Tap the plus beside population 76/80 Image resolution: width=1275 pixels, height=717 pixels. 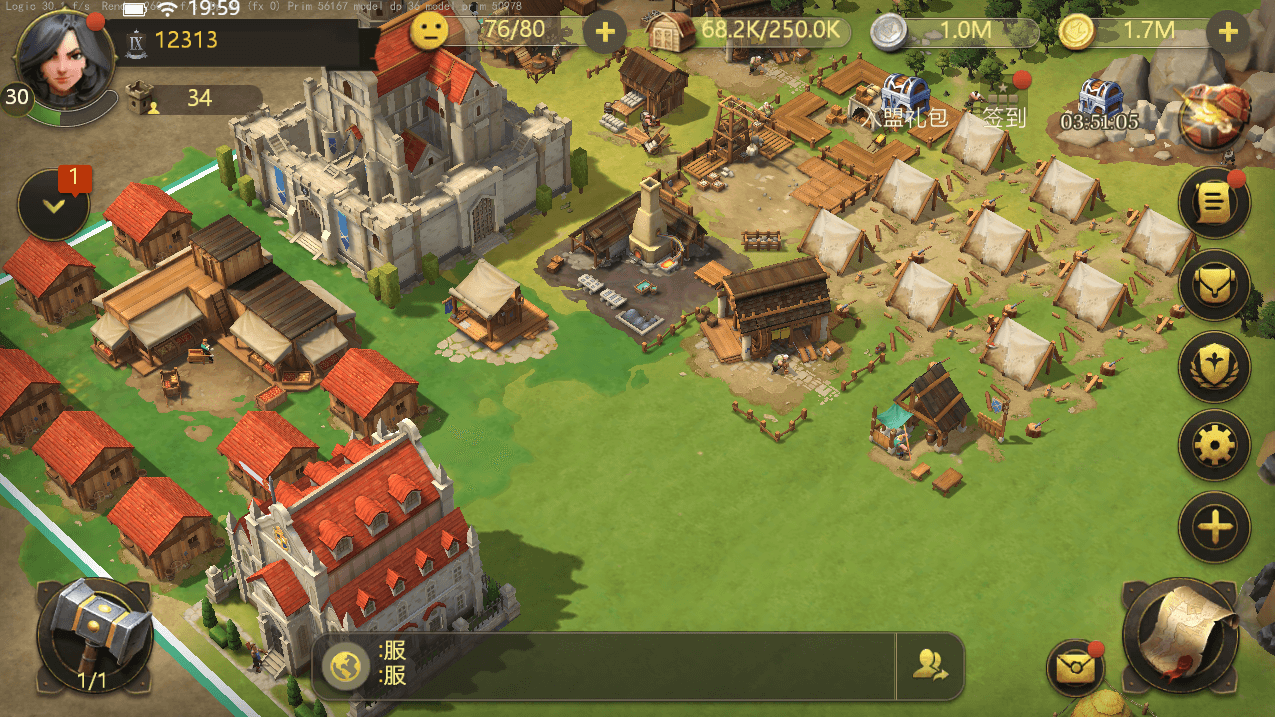pos(604,32)
